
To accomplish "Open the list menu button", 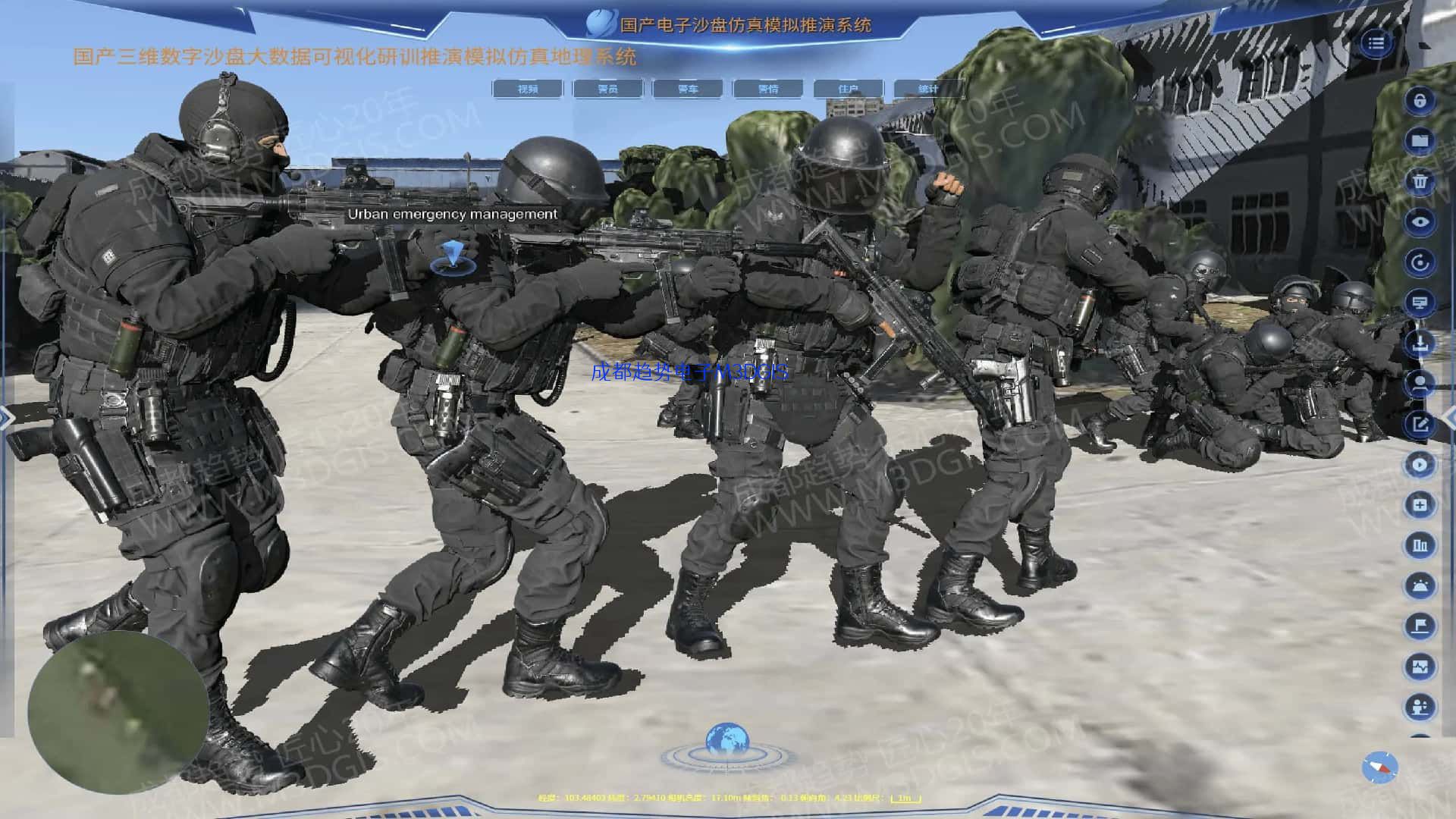I will point(1376,43).
